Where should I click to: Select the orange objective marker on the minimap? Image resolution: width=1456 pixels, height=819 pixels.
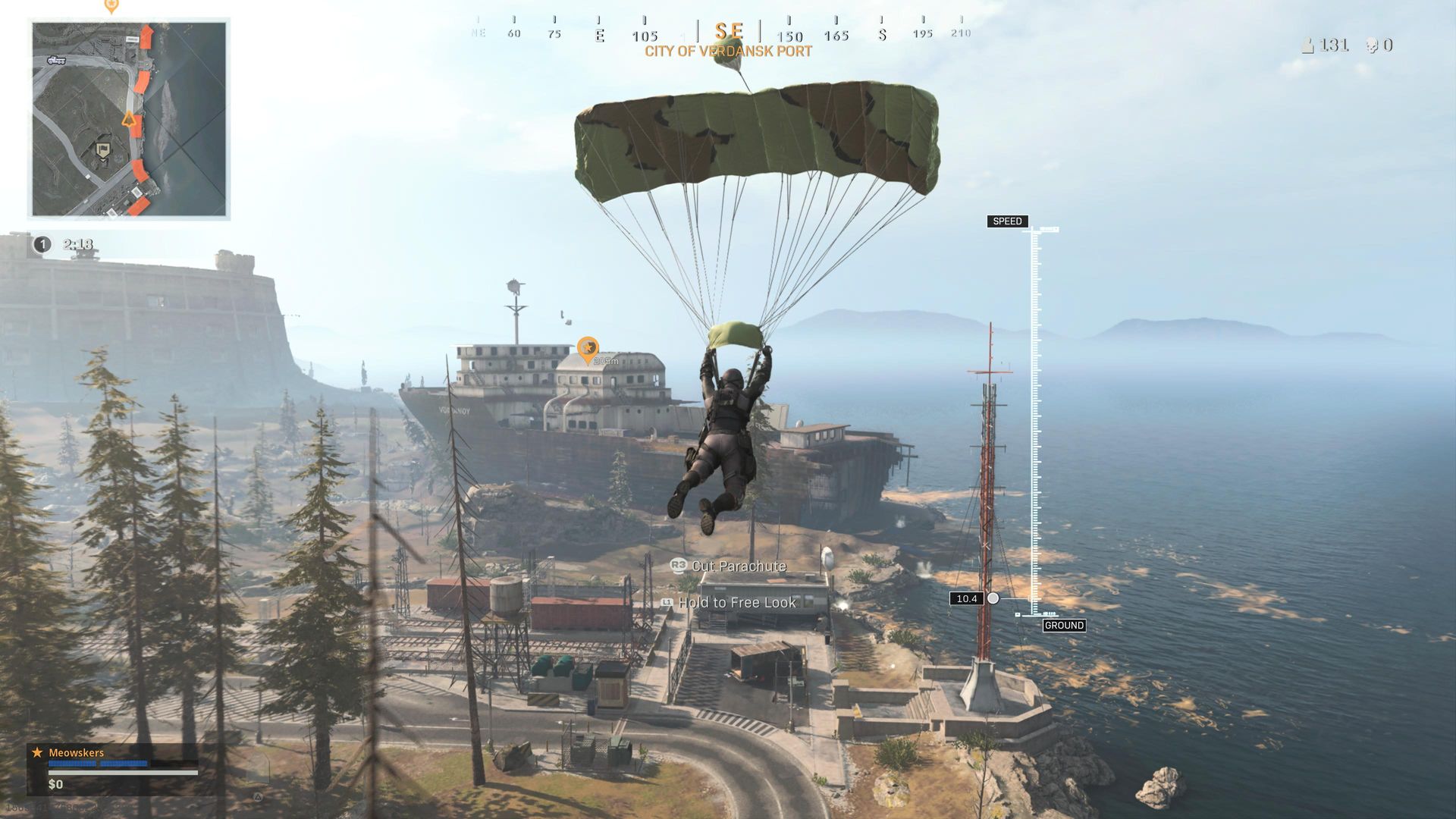pyautogui.click(x=127, y=118)
